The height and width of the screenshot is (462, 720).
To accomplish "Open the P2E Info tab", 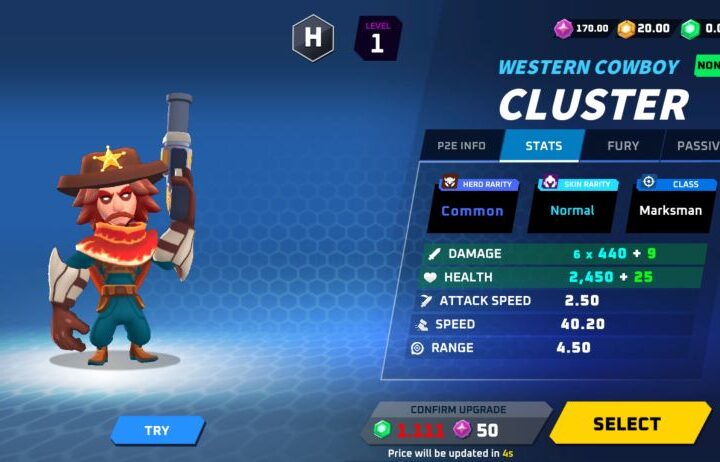I will 461,146.
